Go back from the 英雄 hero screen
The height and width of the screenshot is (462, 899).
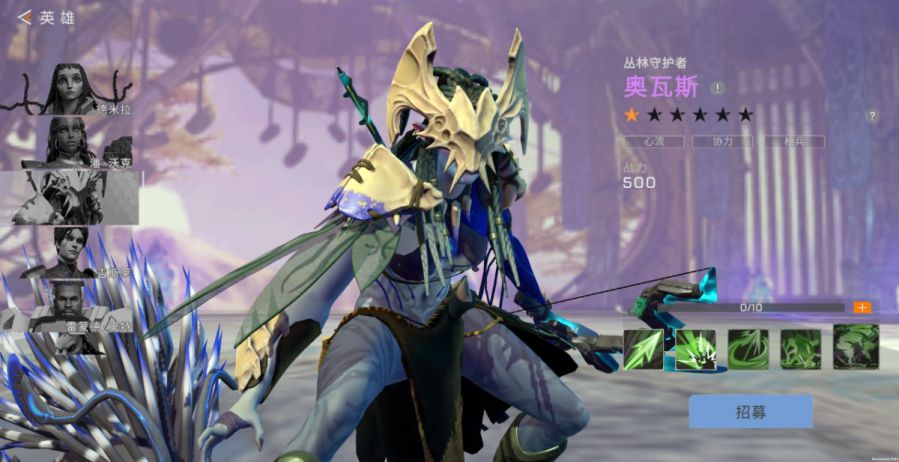(x=24, y=17)
